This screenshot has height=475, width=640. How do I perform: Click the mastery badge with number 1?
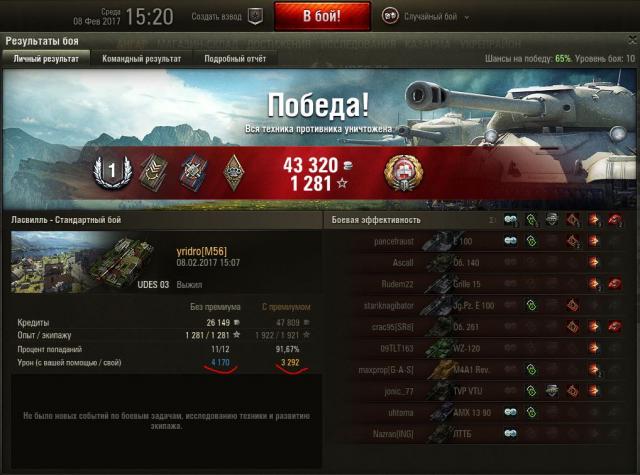point(112,172)
